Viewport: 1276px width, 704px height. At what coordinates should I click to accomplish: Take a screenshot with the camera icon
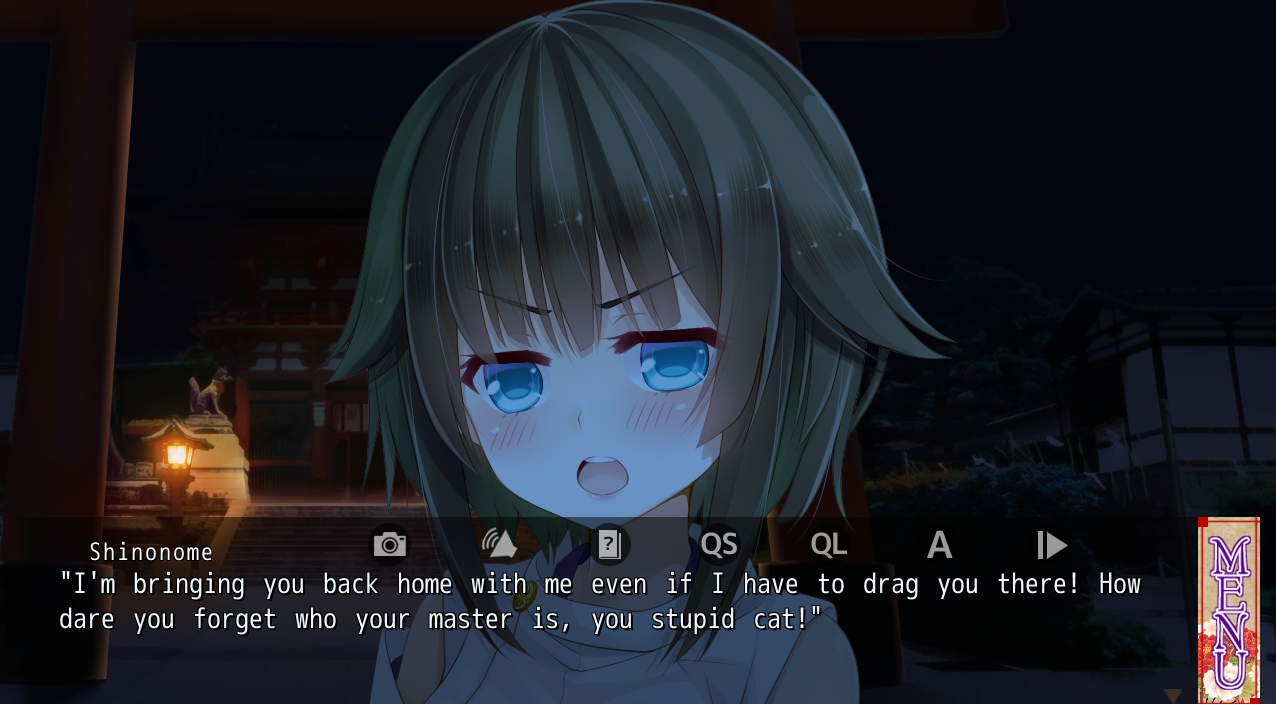click(x=390, y=545)
